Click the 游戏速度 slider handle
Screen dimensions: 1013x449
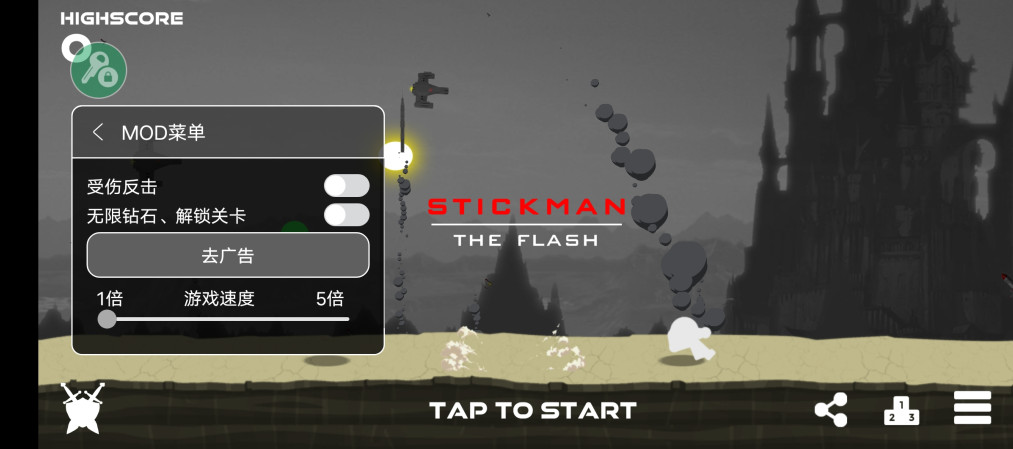tap(107, 319)
